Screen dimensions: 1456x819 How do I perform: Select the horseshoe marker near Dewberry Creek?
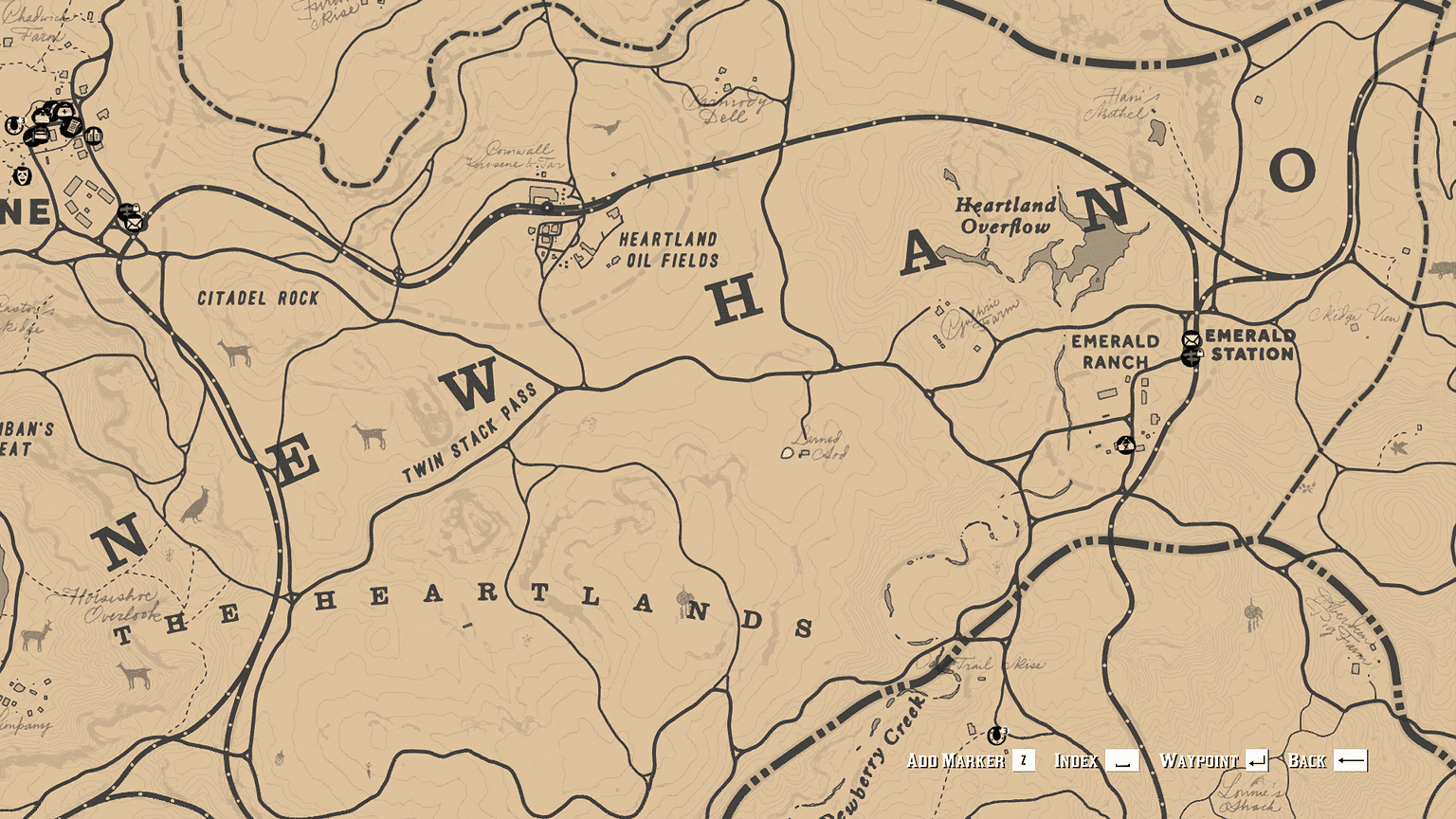point(996,736)
